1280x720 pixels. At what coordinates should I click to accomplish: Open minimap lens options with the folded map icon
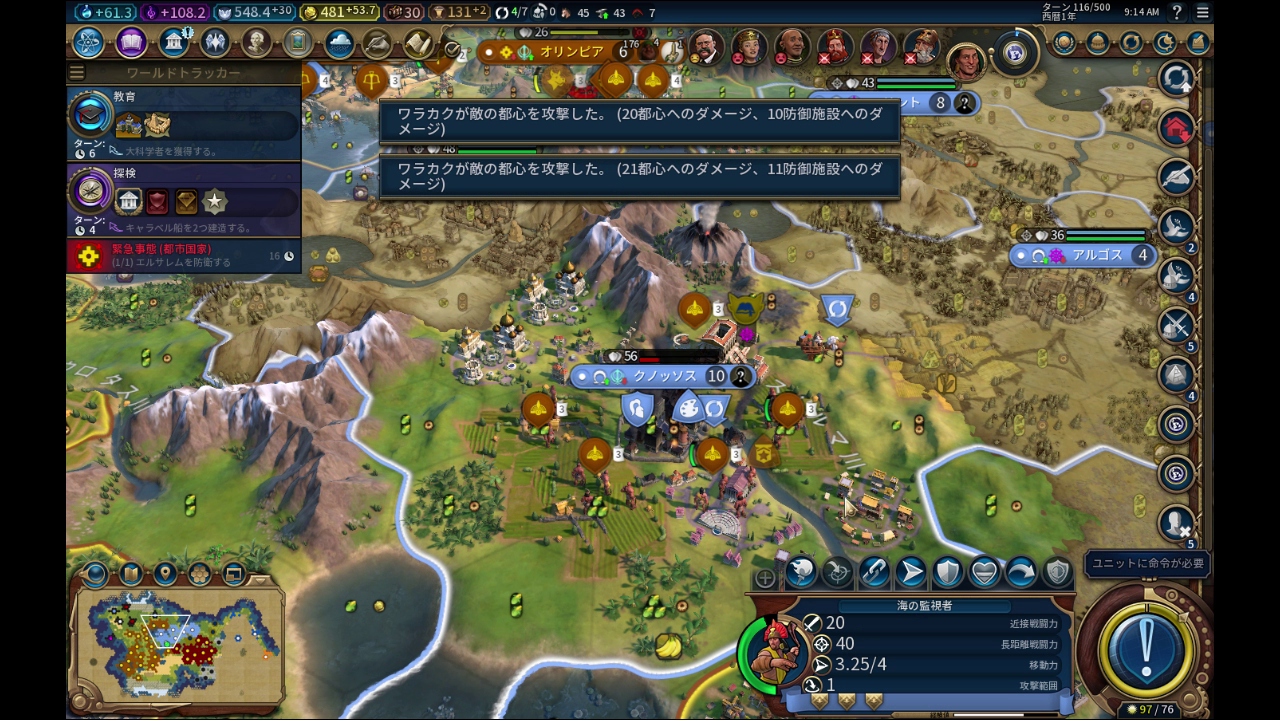(x=130, y=574)
